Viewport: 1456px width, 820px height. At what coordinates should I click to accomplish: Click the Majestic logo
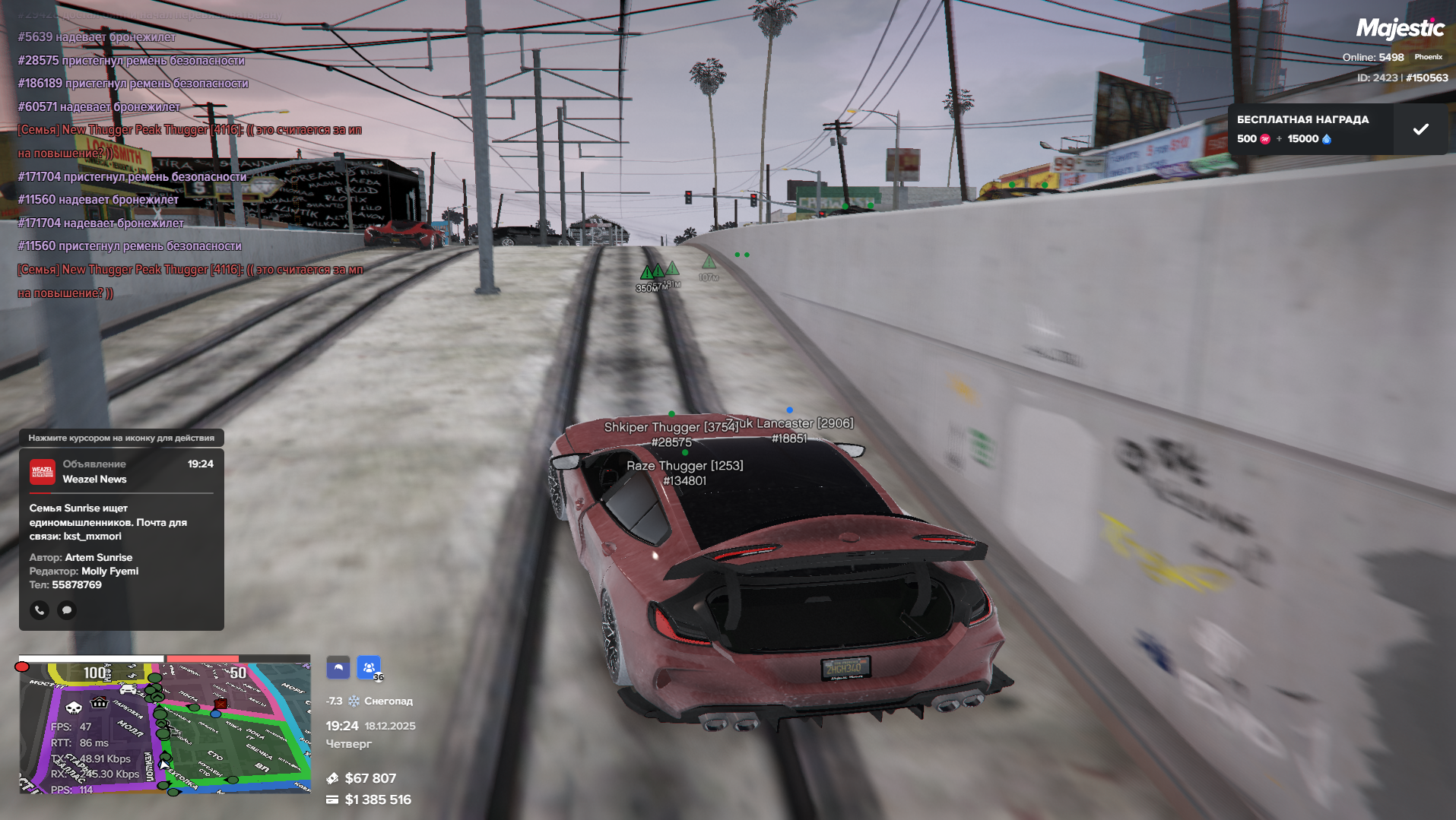[x=1400, y=29]
